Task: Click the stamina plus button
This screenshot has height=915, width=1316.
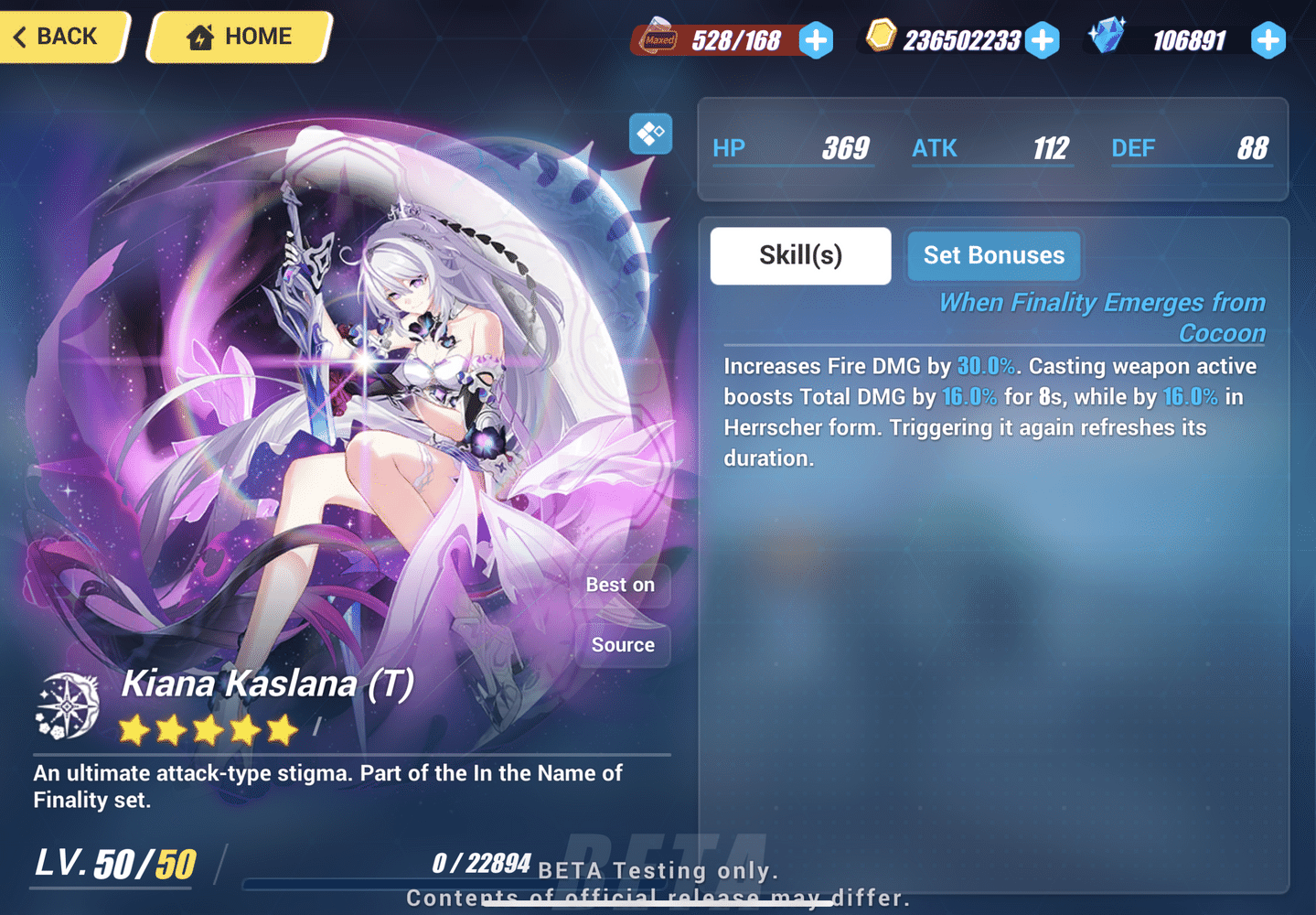Action: pyautogui.click(x=817, y=39)
